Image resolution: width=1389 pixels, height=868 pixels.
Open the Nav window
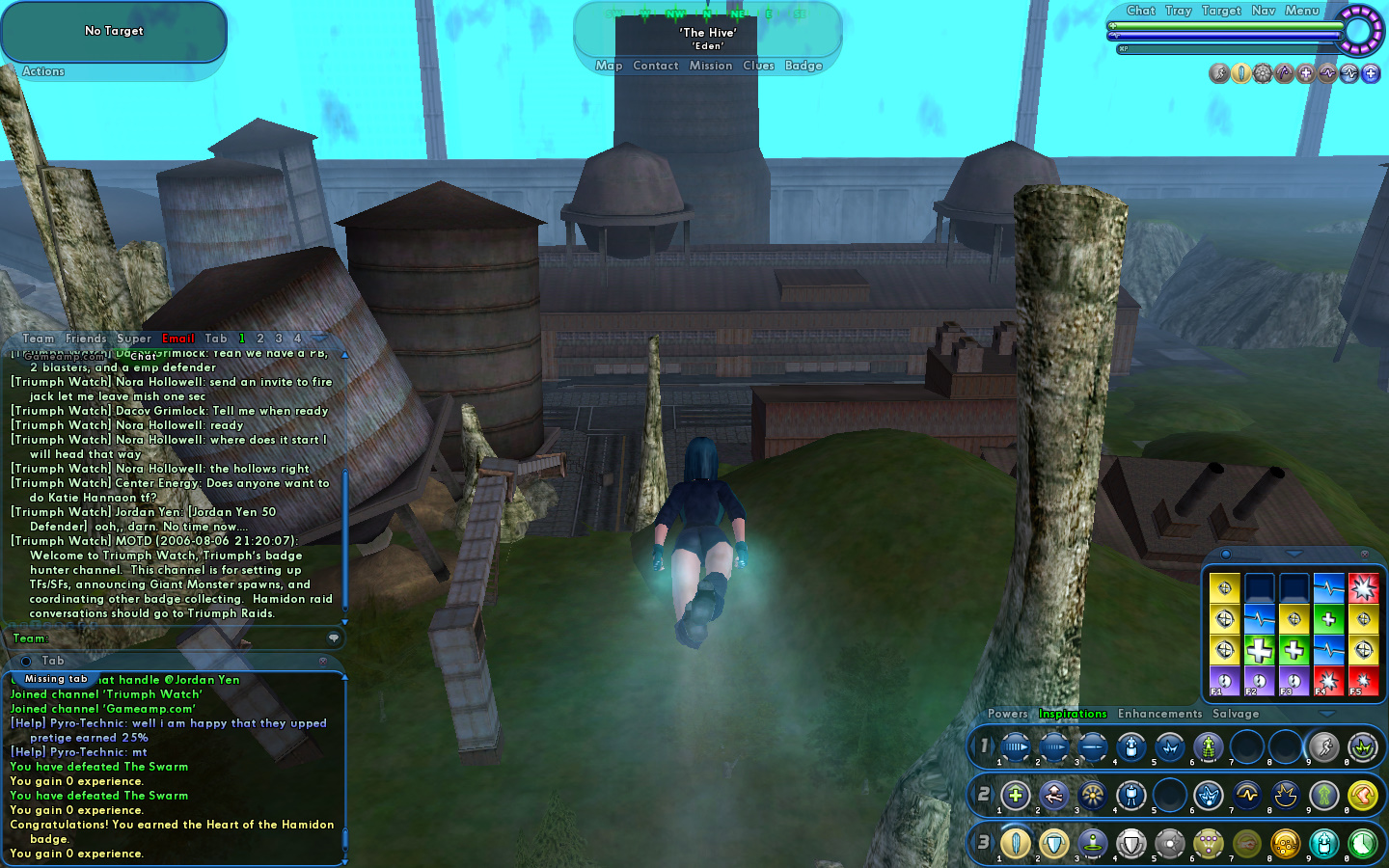(1264, 11)
